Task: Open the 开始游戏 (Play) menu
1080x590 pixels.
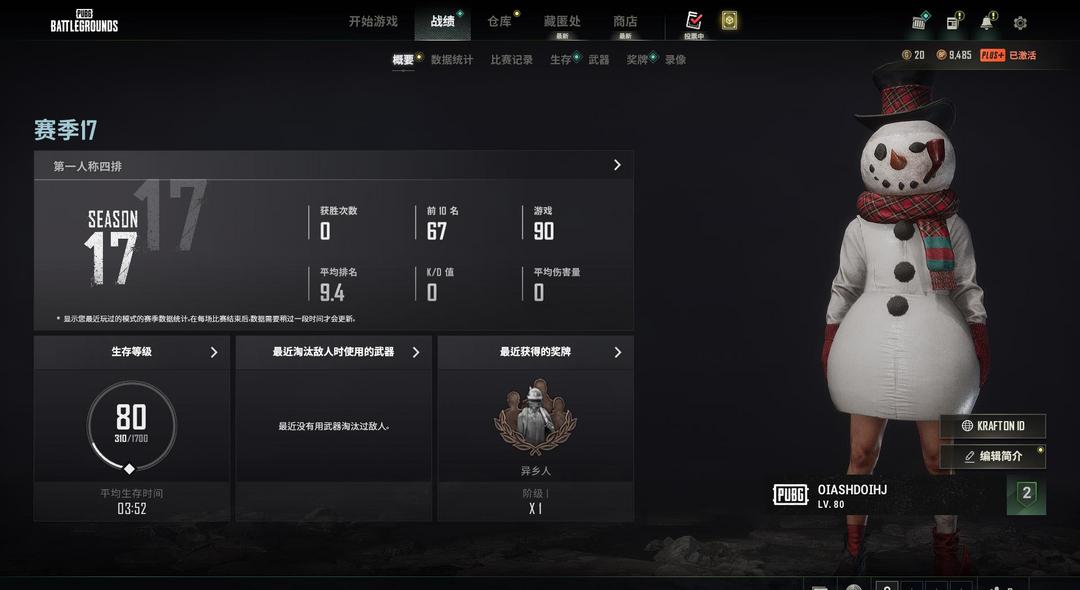Action: 373,21
